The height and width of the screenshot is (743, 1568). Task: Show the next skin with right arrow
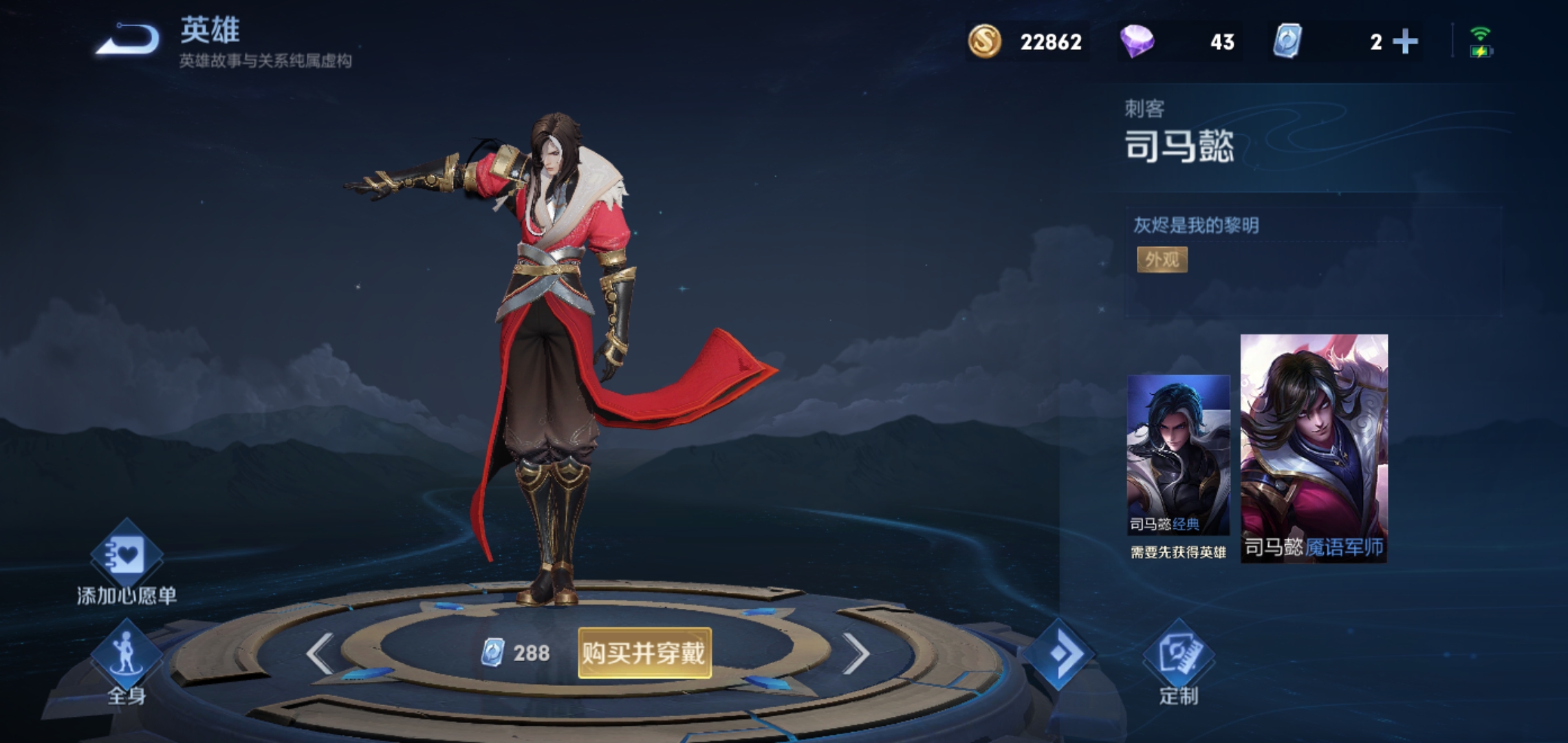(x=856, y=653)
